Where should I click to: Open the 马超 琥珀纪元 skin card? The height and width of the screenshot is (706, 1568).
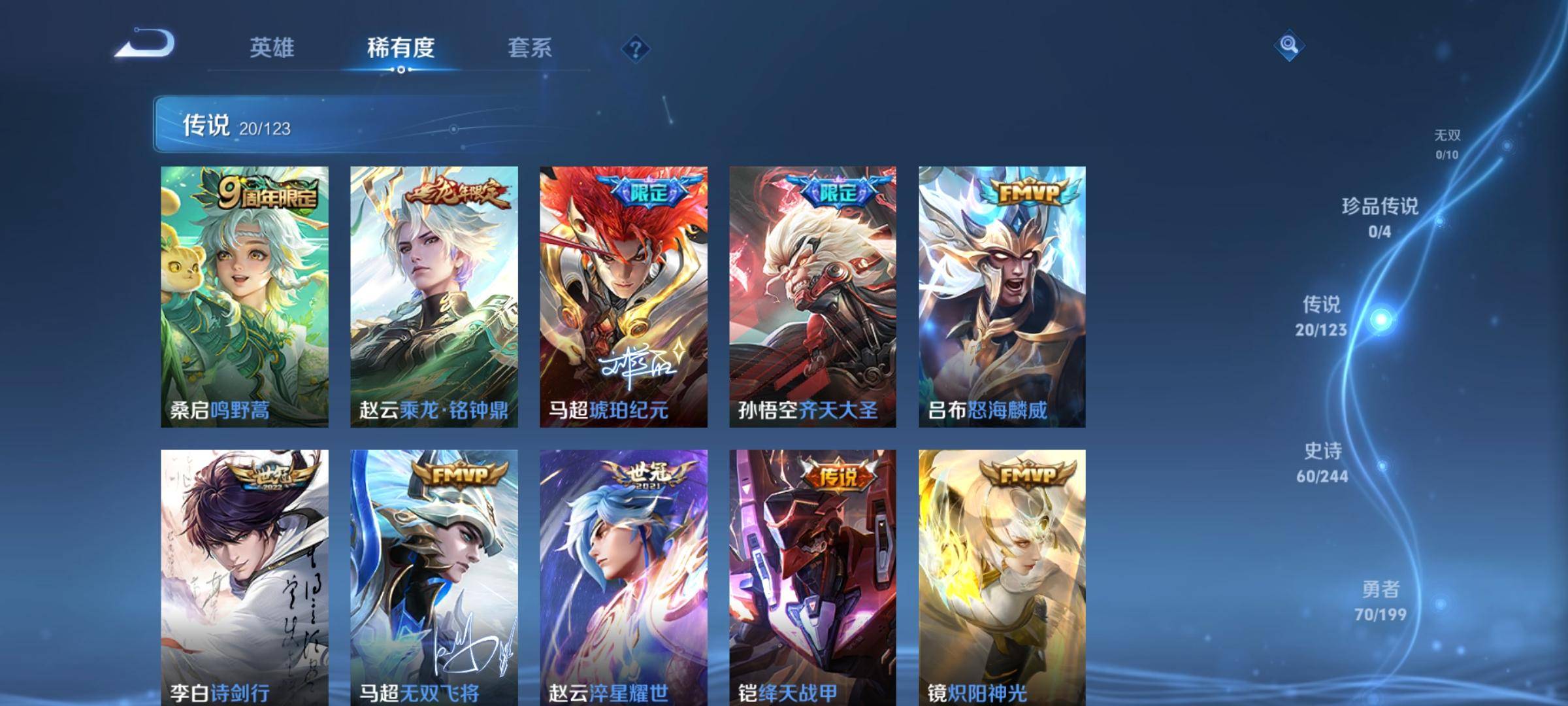[623, 297]
